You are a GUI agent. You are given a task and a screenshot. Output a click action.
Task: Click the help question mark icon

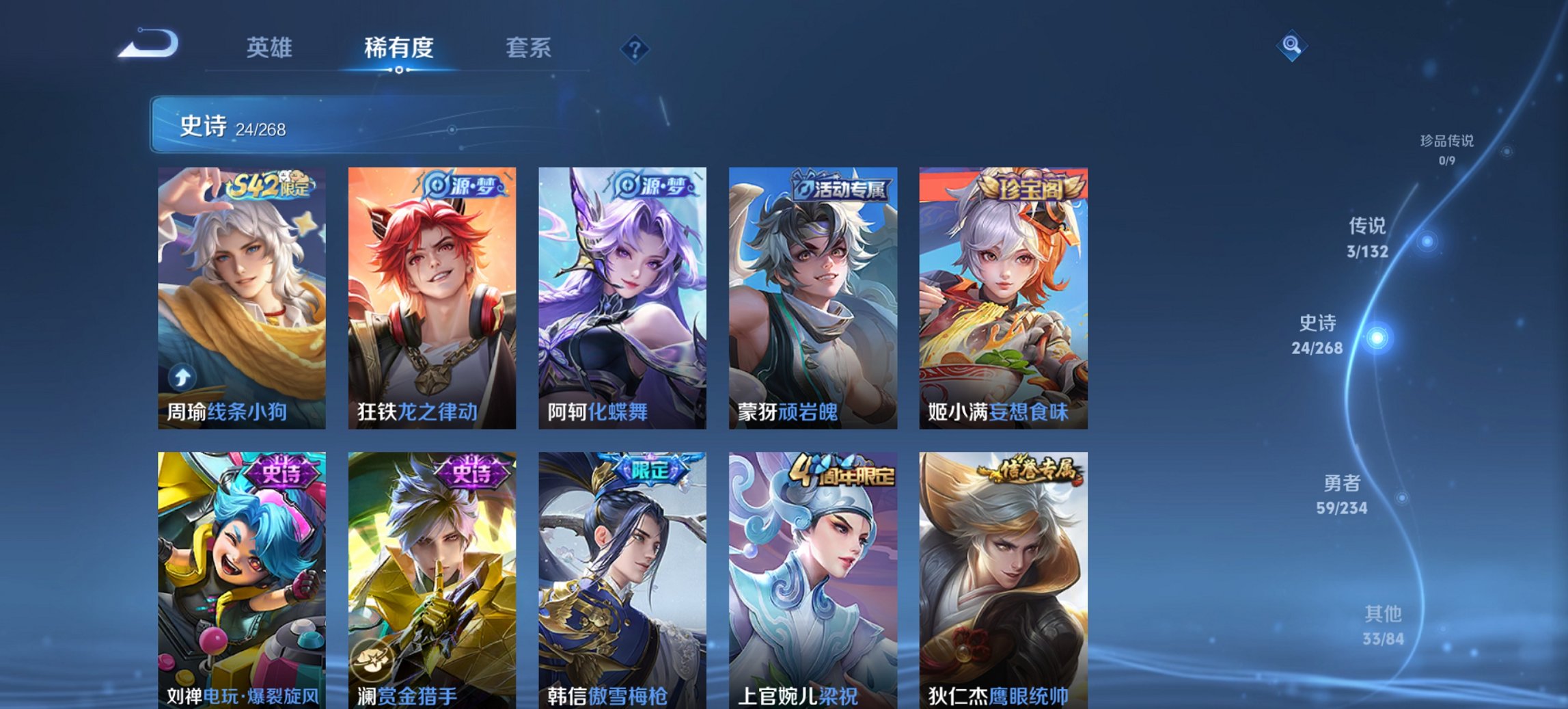pos(635,48)
